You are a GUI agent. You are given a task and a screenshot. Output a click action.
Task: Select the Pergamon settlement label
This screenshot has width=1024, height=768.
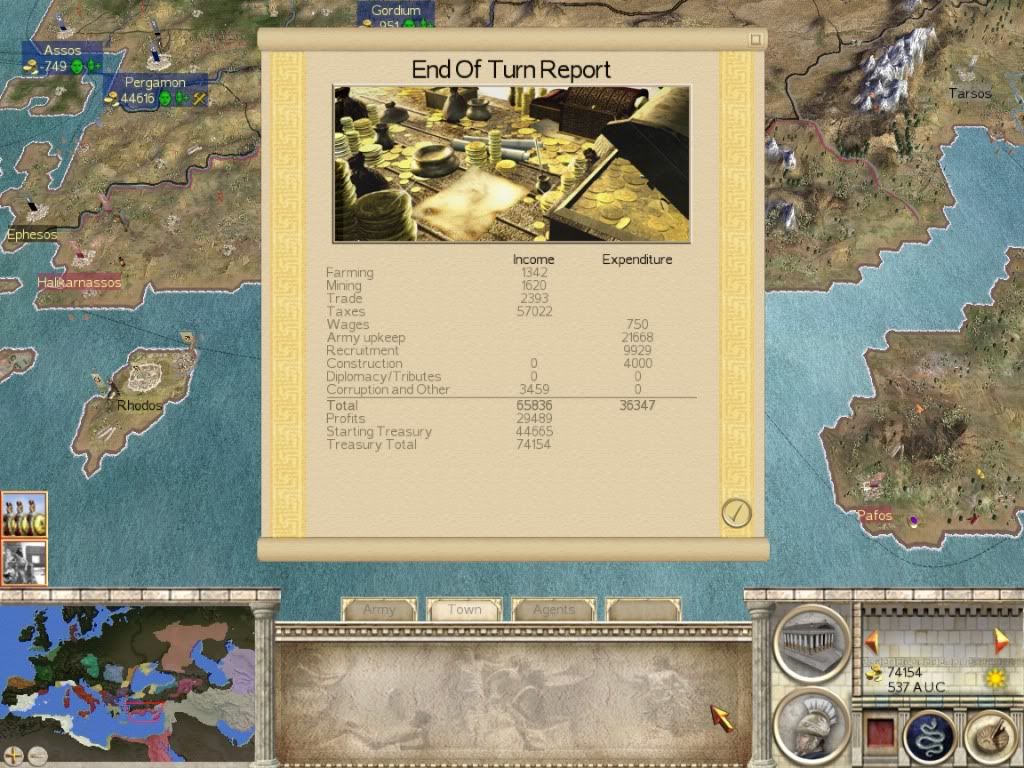click(x=155, y=82)
